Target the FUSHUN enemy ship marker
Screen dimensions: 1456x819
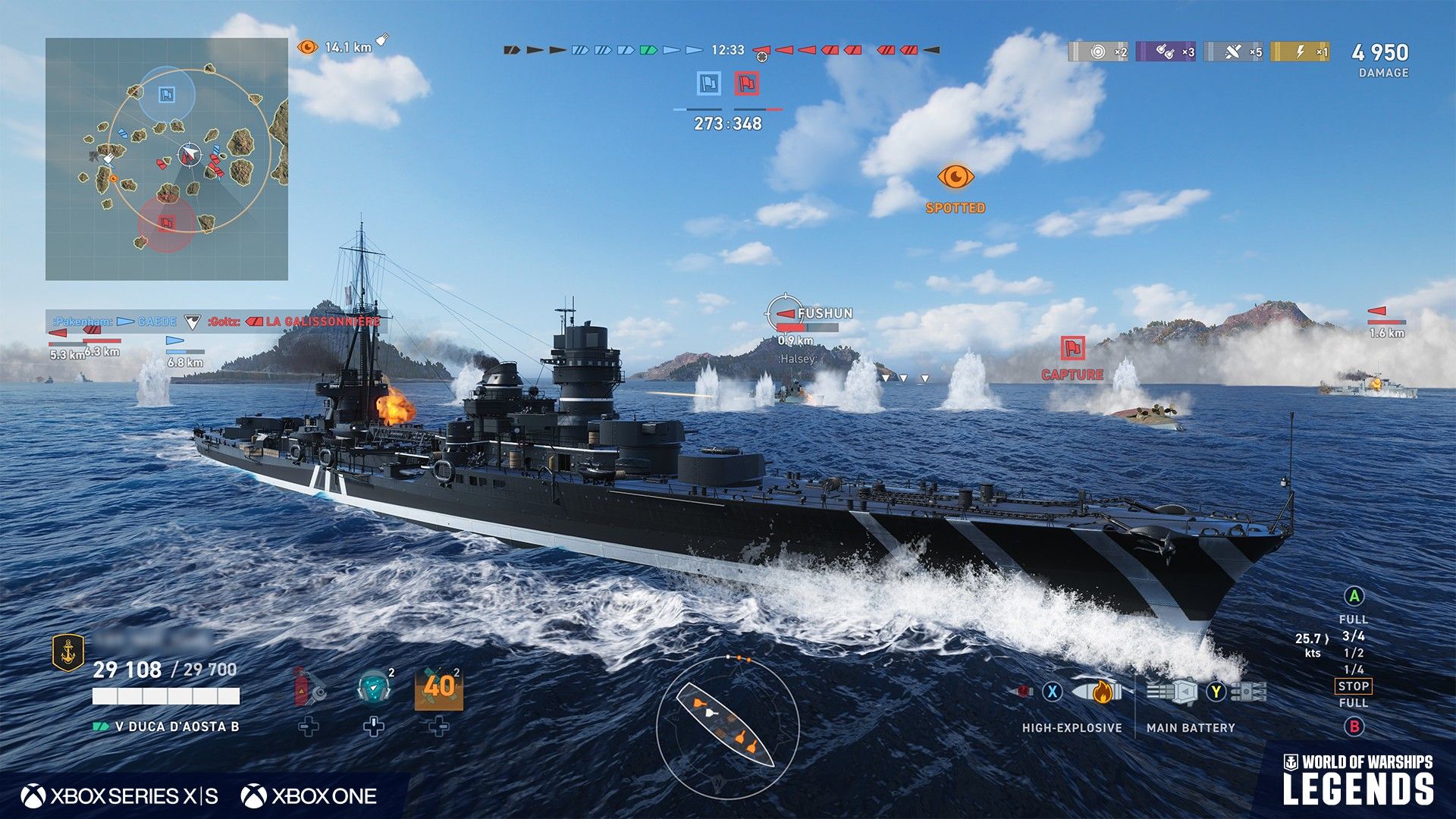[x=786, y=313]
